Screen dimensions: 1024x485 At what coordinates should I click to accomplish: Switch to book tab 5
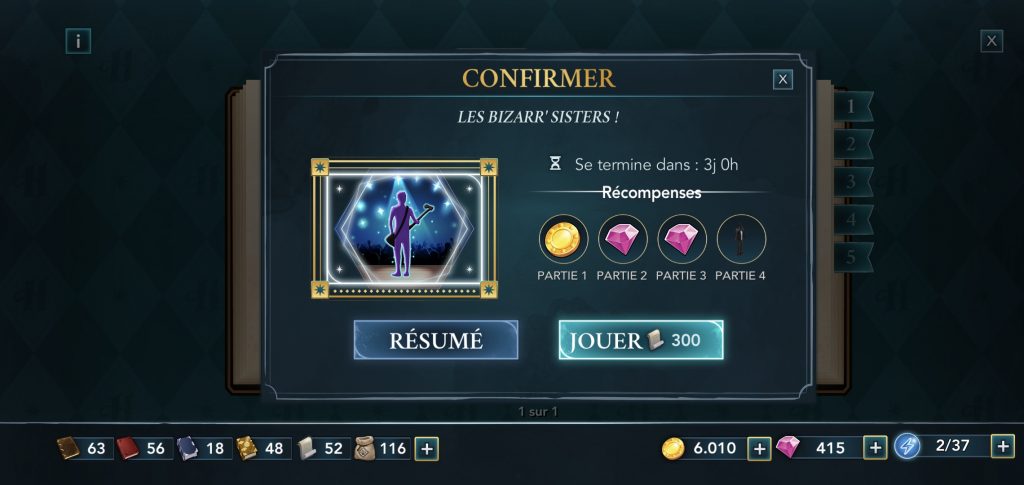click(x=852, y=258)
